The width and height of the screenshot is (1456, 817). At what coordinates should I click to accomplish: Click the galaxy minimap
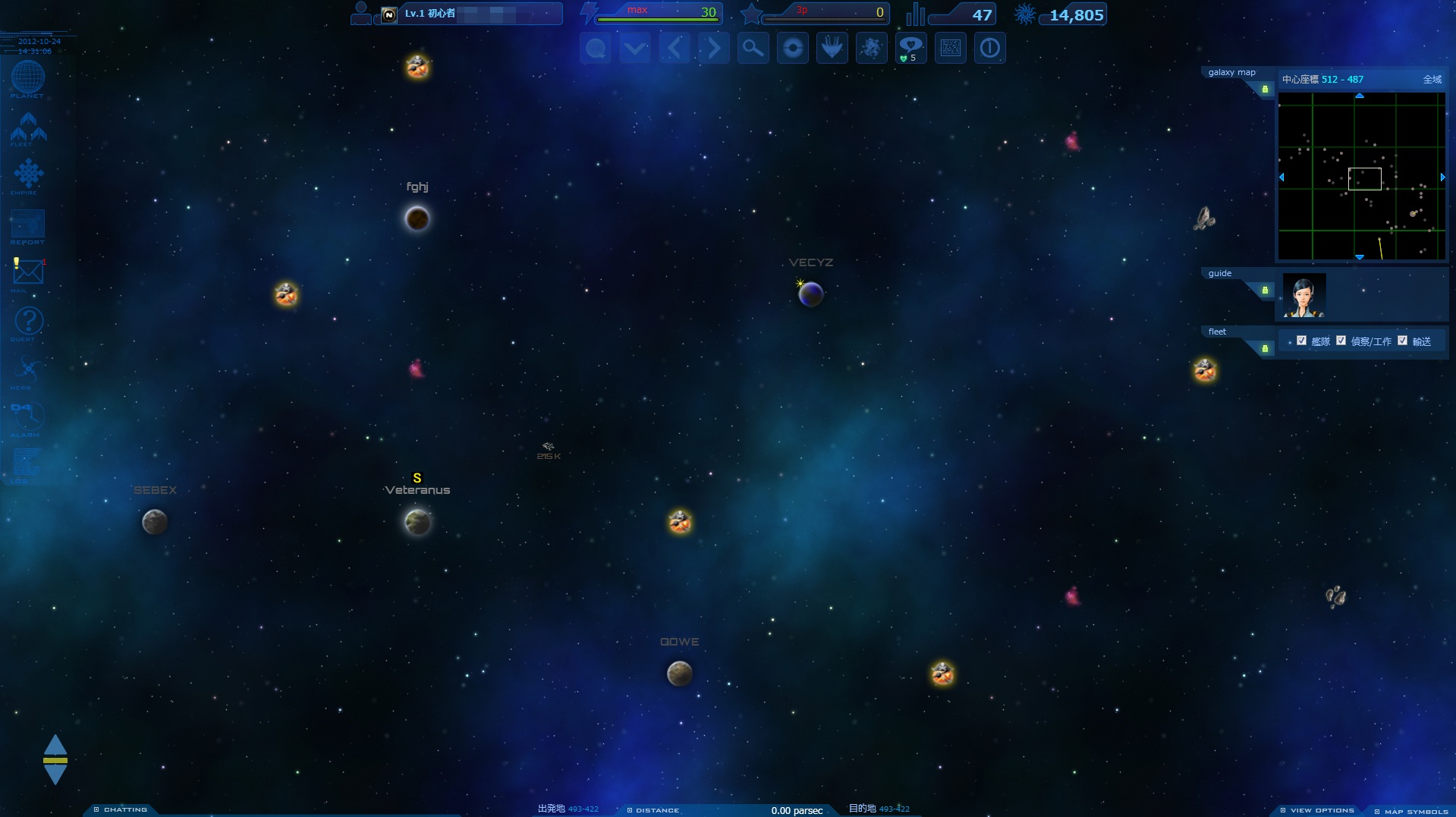(1361, 176)
